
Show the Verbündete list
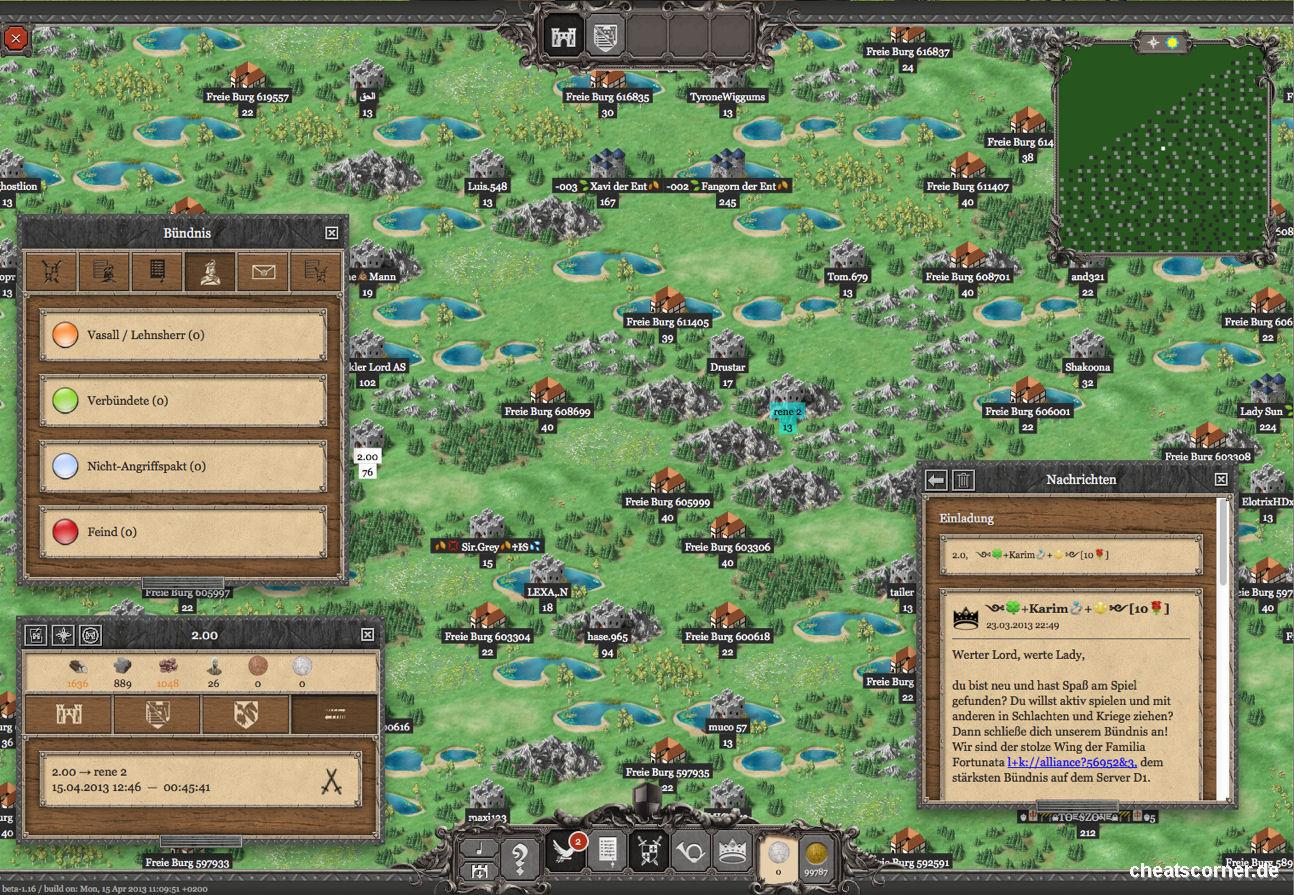[183, 401]
